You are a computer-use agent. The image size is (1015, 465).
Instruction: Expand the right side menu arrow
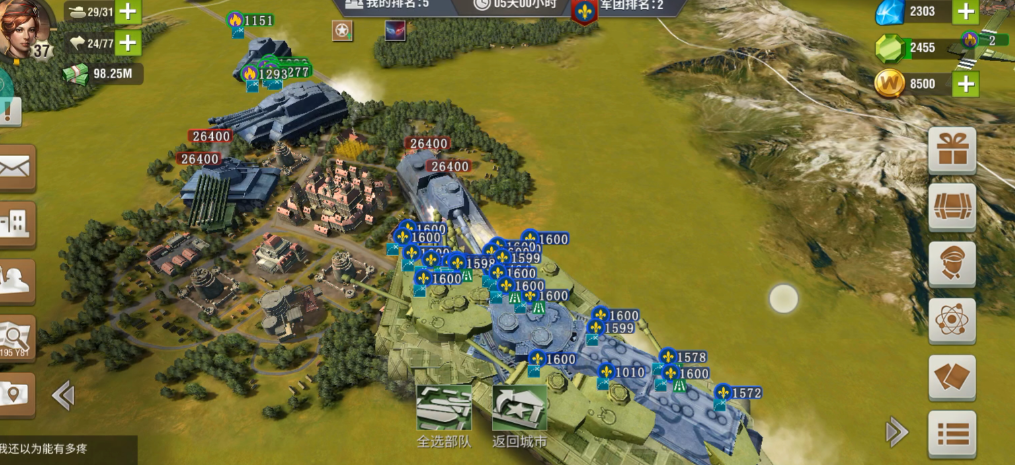897,432
